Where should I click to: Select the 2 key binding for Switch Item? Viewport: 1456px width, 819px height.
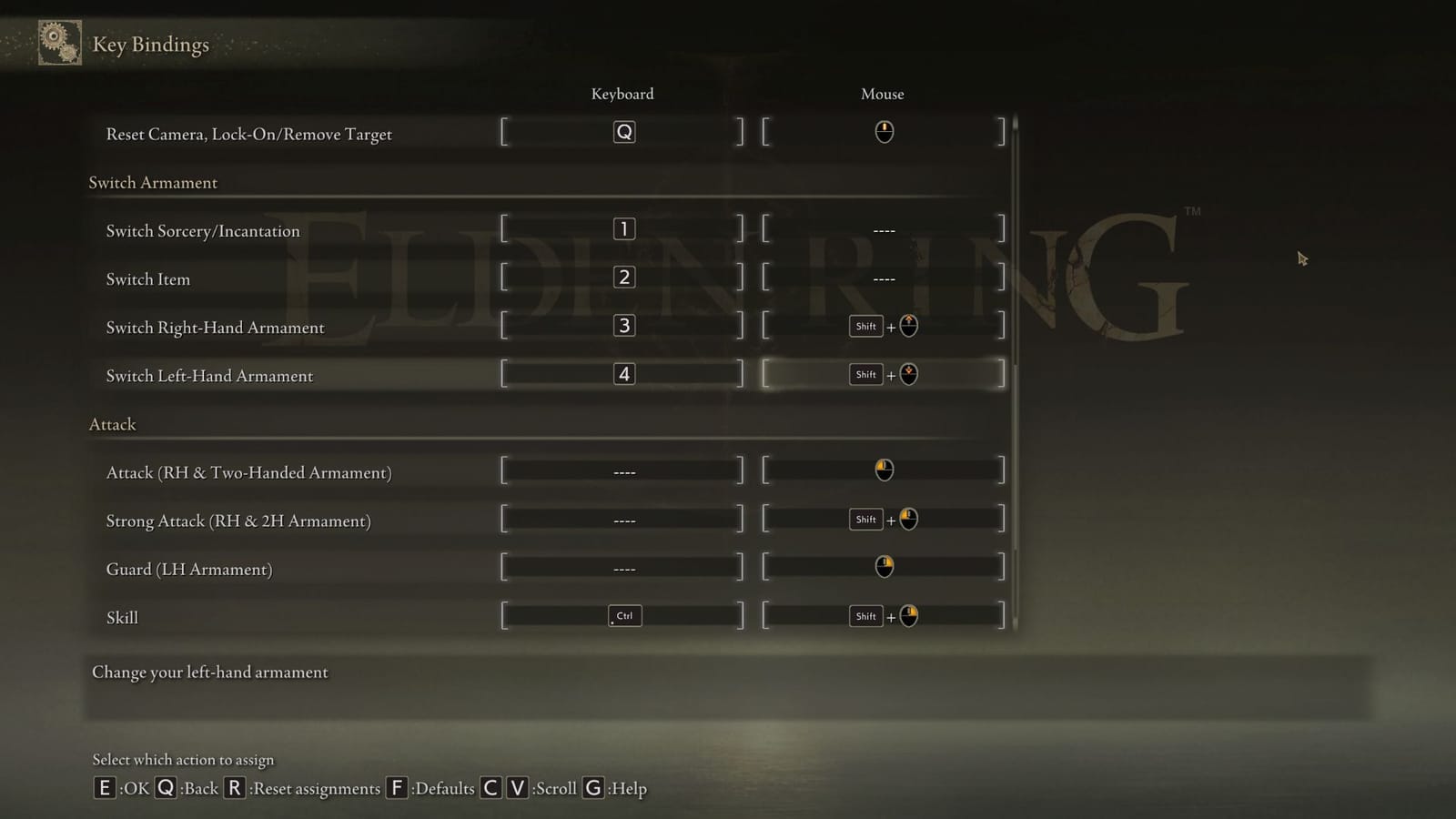click(x=622, y=276)
